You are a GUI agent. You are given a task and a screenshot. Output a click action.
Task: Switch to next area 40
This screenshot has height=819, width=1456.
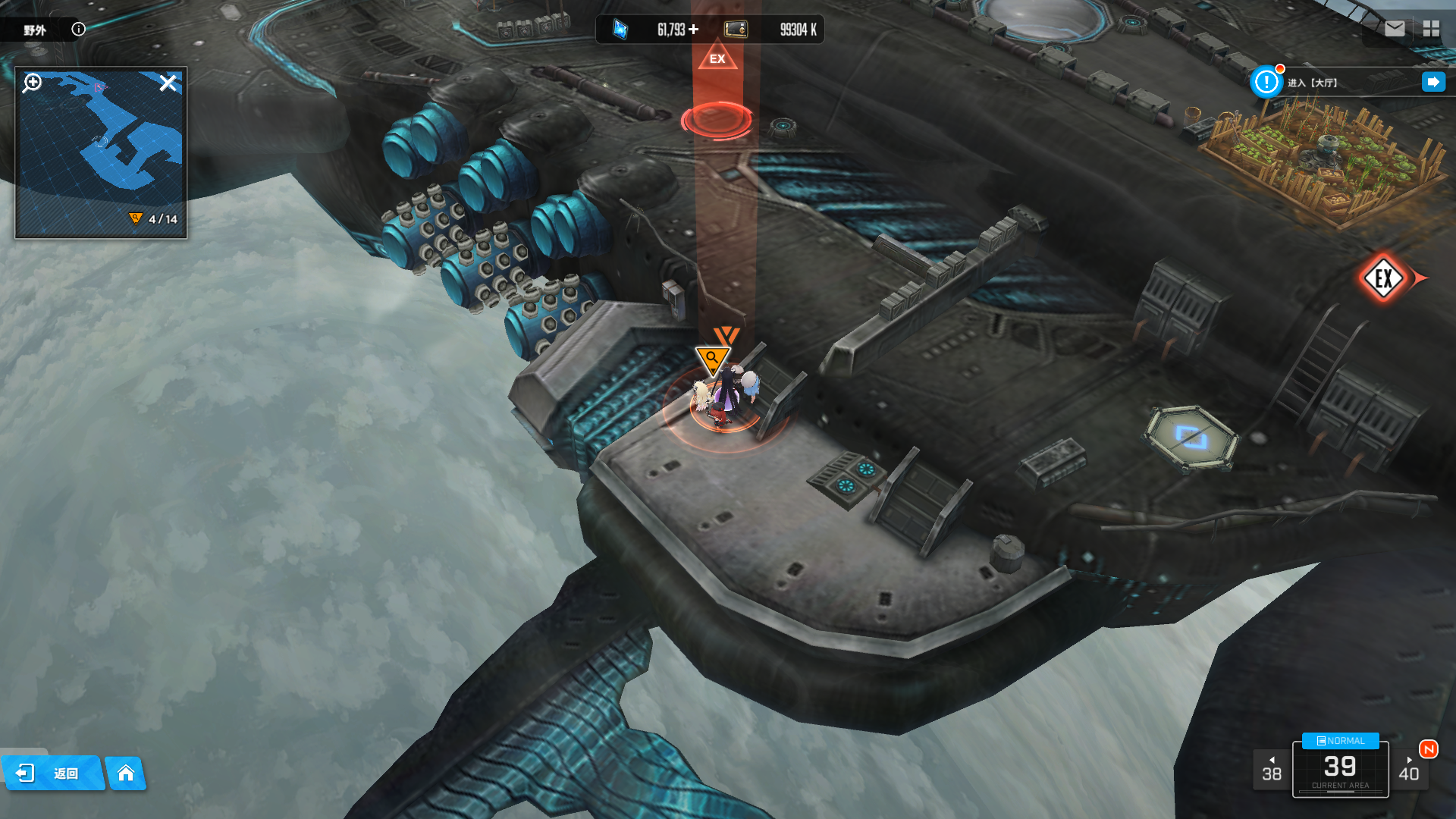(1409, 769)
